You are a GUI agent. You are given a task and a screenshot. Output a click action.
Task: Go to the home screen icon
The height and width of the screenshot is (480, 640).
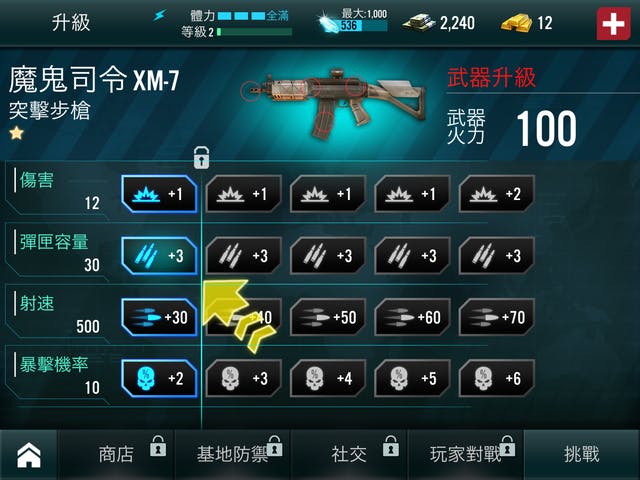pos(30,455)
